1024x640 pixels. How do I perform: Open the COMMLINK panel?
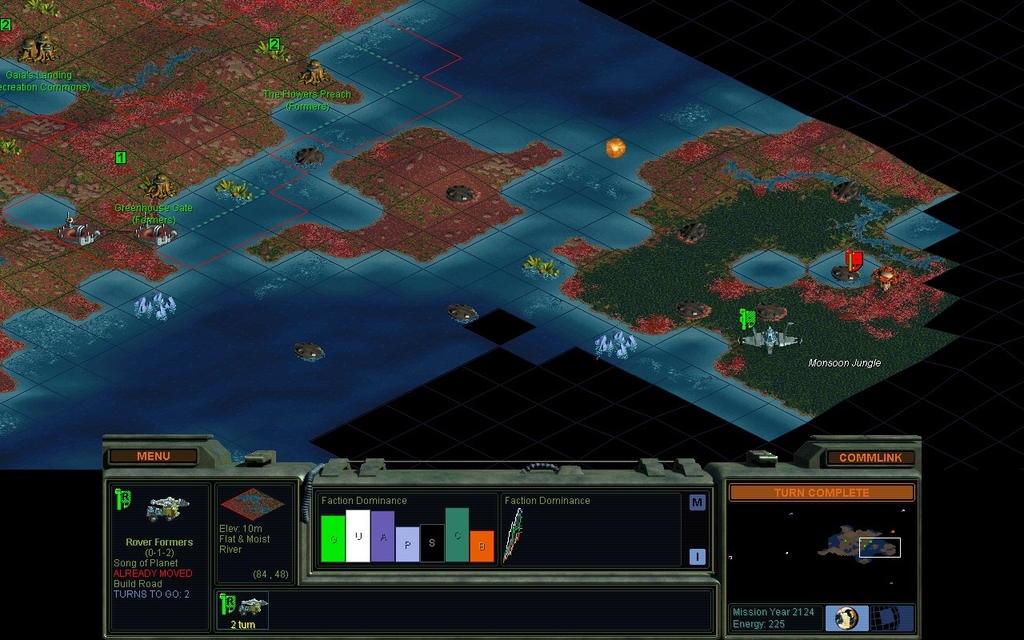(870, 457)
